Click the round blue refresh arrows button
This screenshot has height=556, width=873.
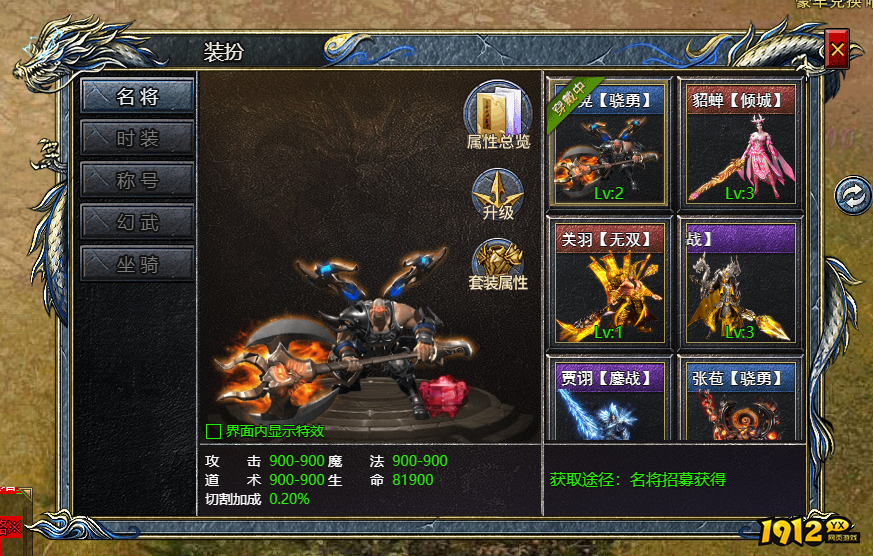853,195
